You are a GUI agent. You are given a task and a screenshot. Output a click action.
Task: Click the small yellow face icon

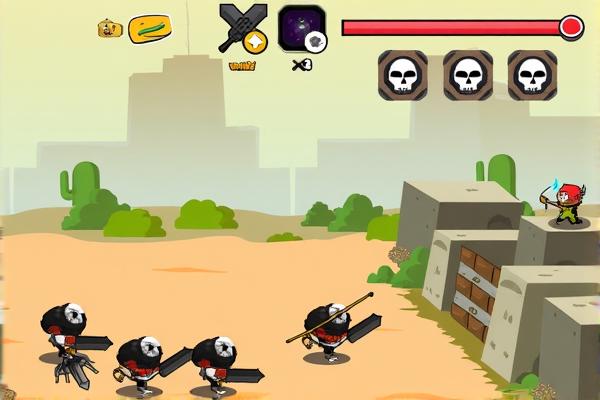point(108,29)
